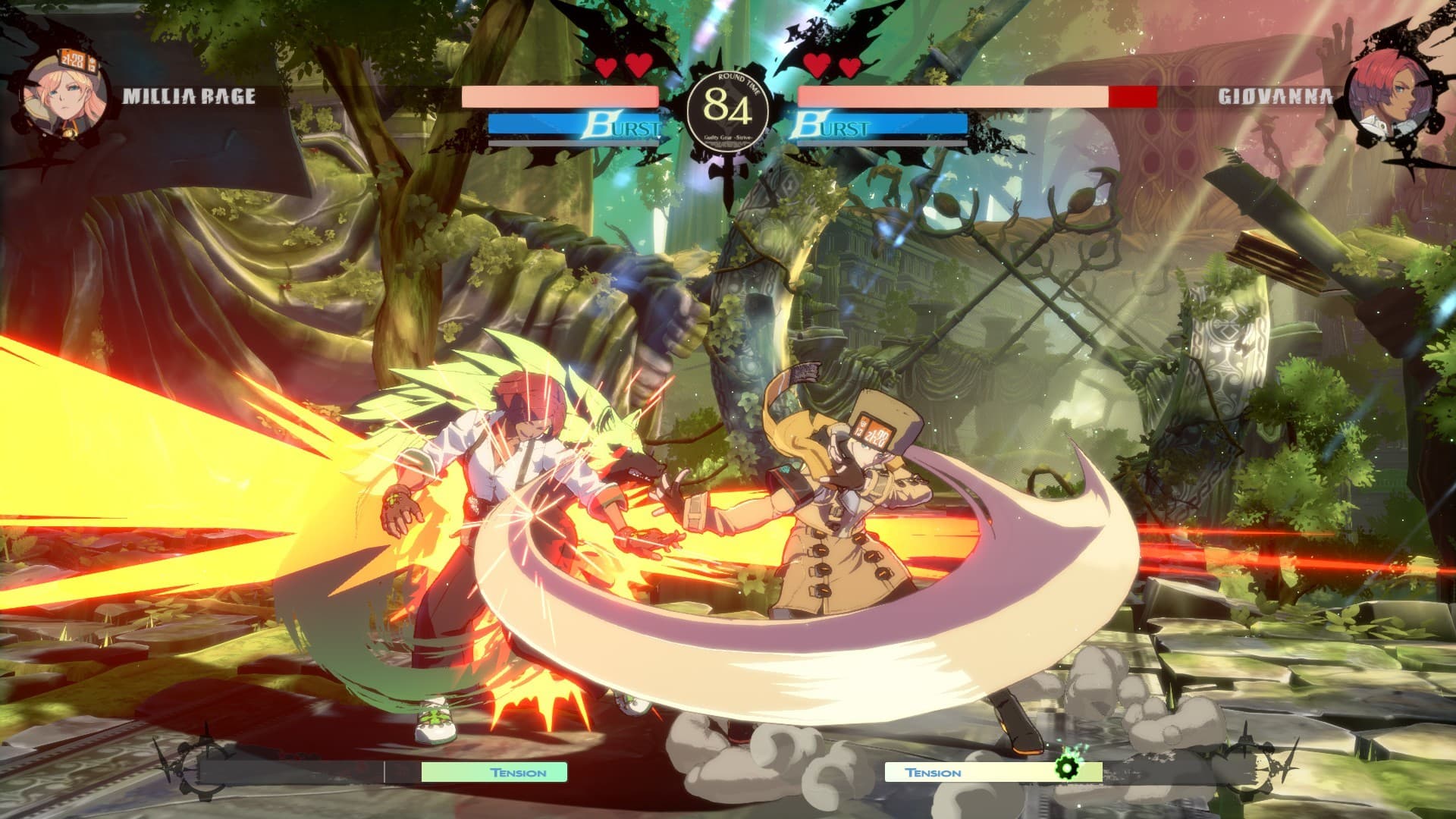Click Giovanna's red damaged health bar segment
This screenshot has width=1456, height=819.
coord(1132,97)
